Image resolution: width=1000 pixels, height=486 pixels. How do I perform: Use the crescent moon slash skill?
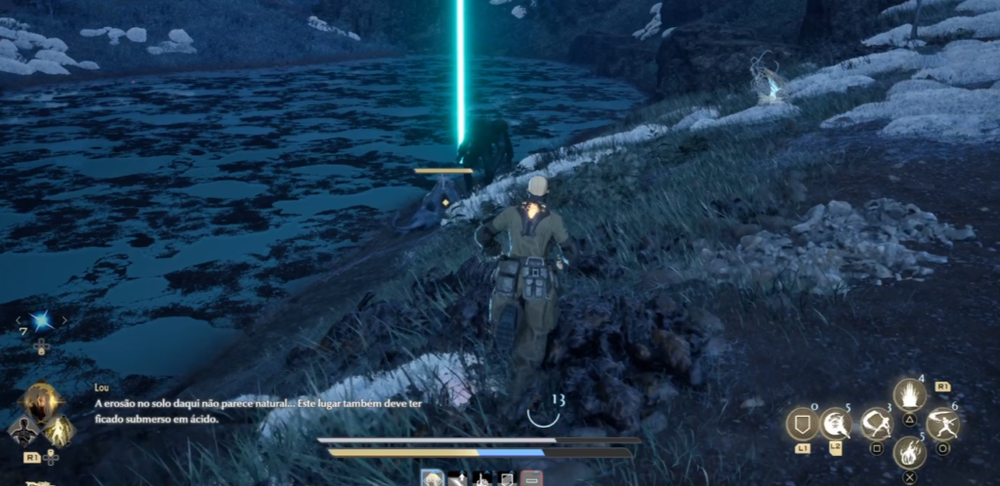(x=836, y=424)
